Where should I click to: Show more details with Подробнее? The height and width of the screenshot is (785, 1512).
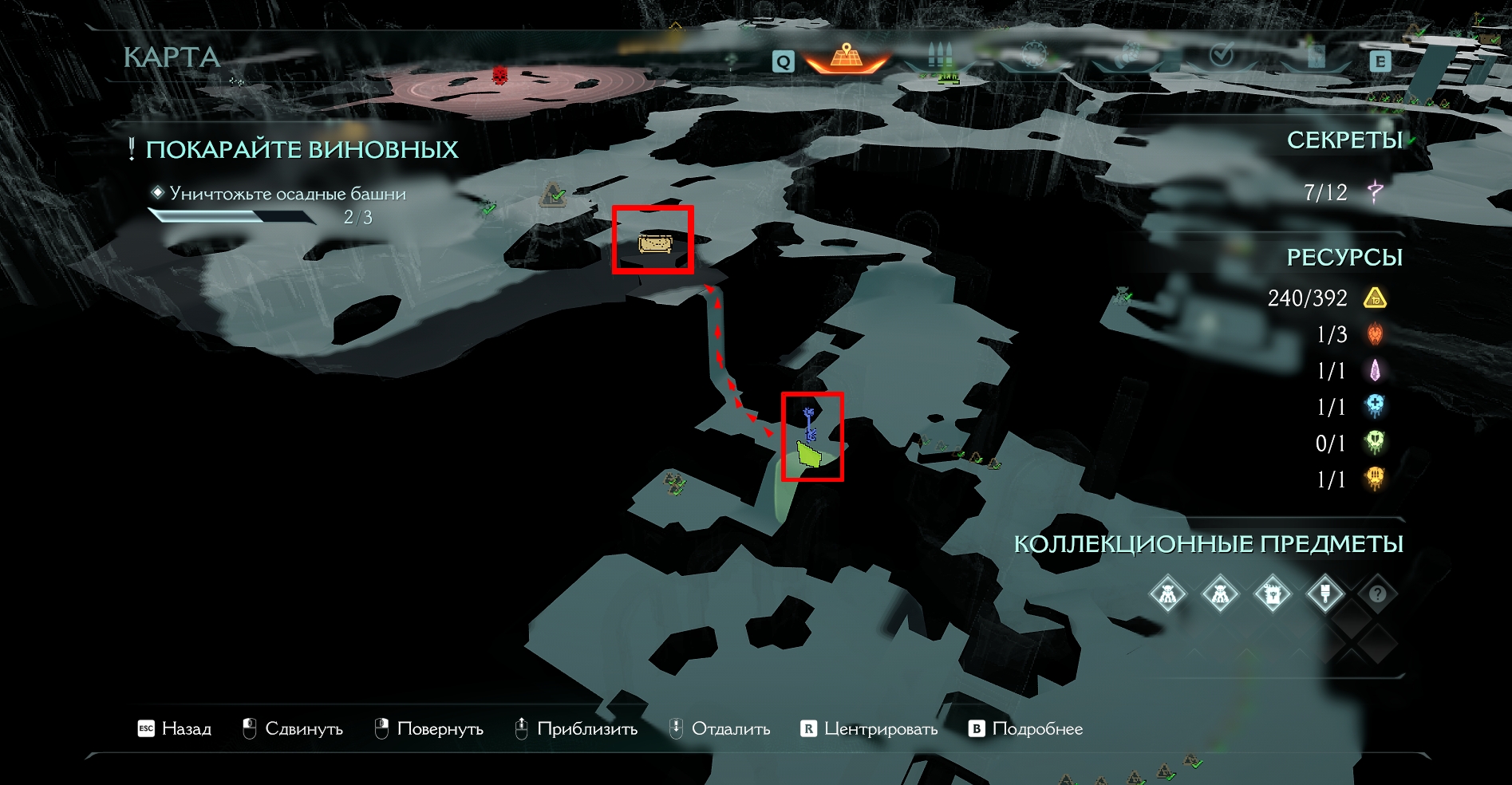click(x=1026, y=728)
